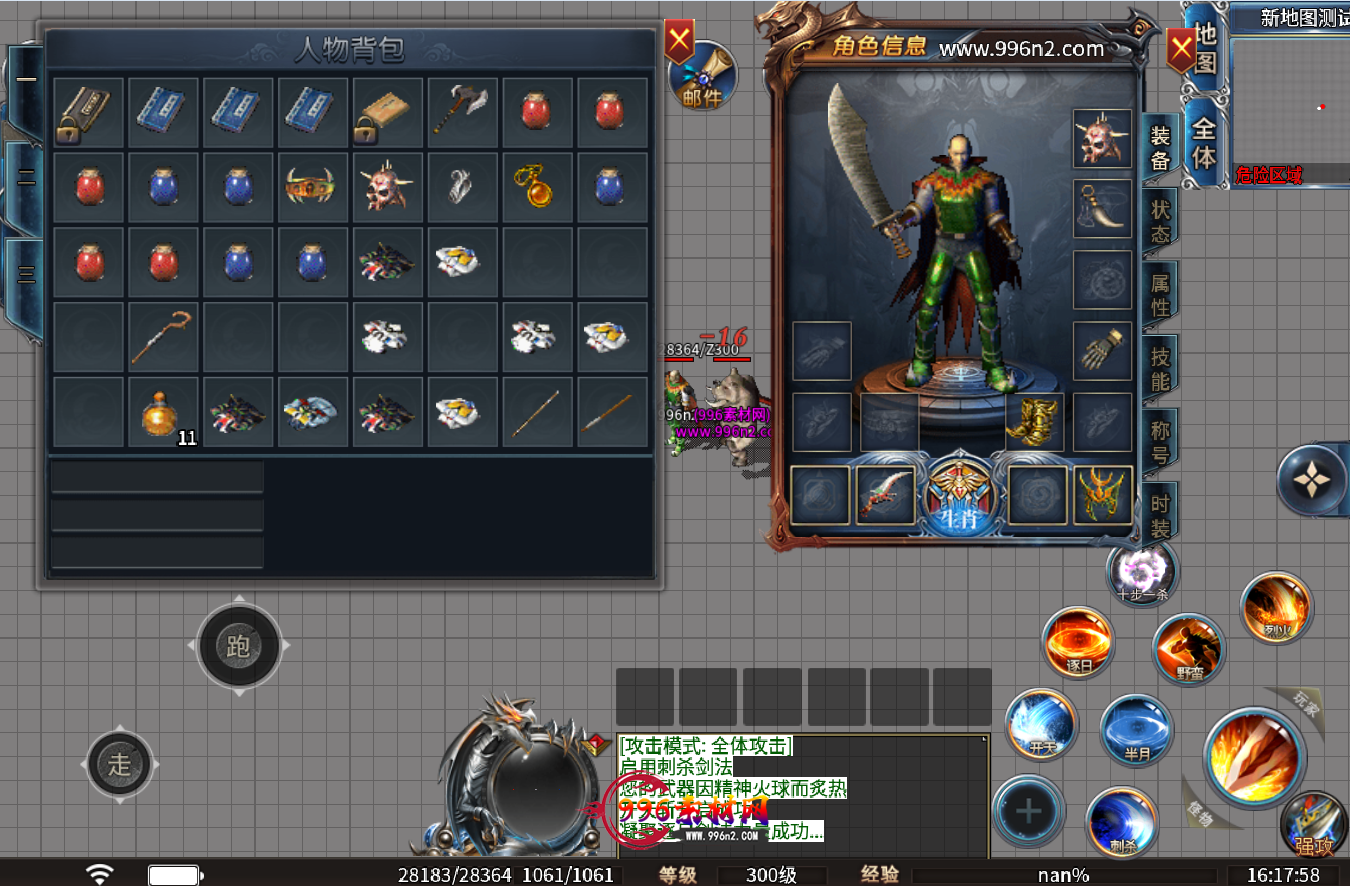The width and height of the screenshot is (1350, 886).
Task: Select the curved wooden staff in the bag
Action: 163,337
